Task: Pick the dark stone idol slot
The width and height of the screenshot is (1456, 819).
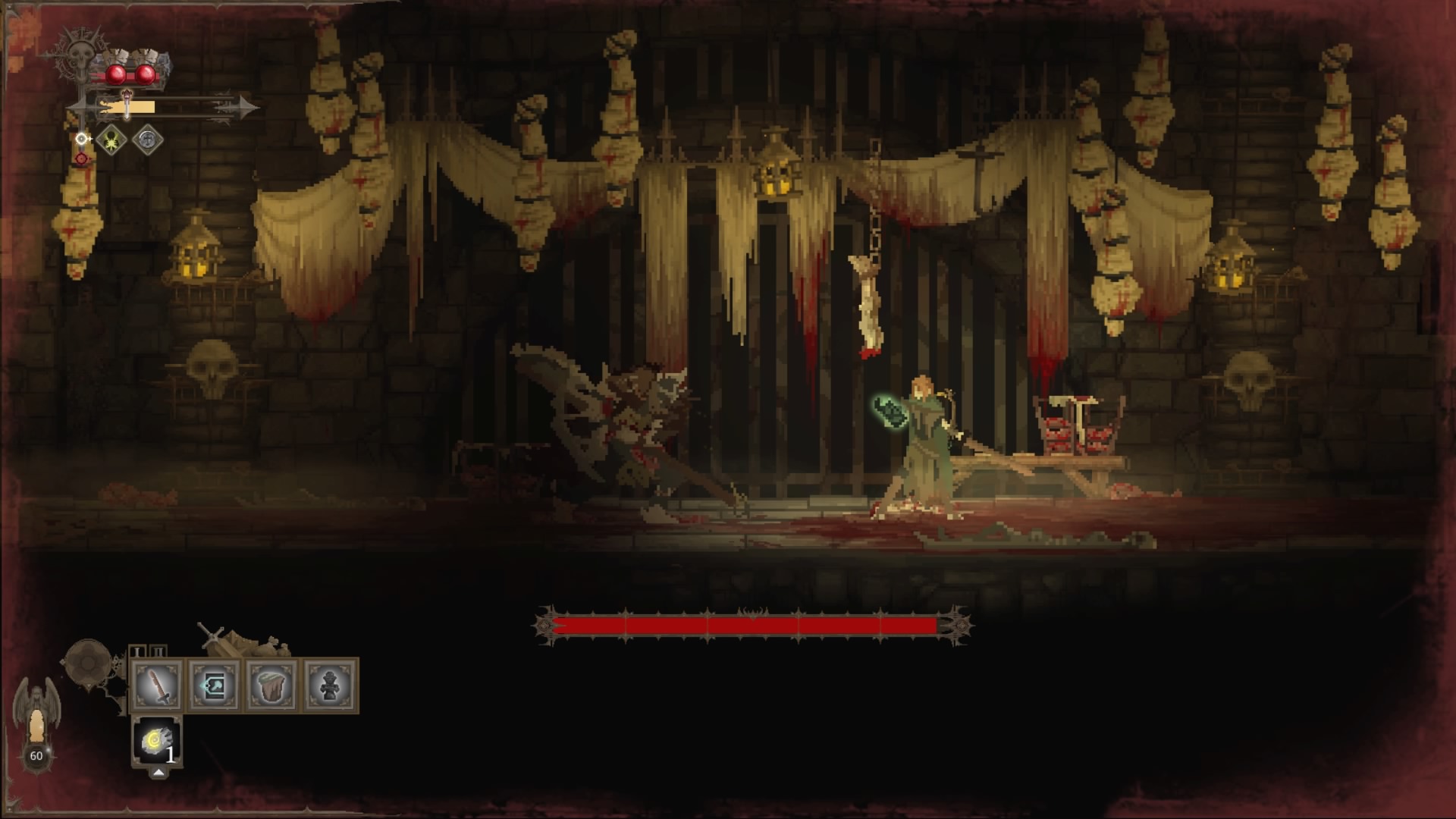Action: (330, 686)
